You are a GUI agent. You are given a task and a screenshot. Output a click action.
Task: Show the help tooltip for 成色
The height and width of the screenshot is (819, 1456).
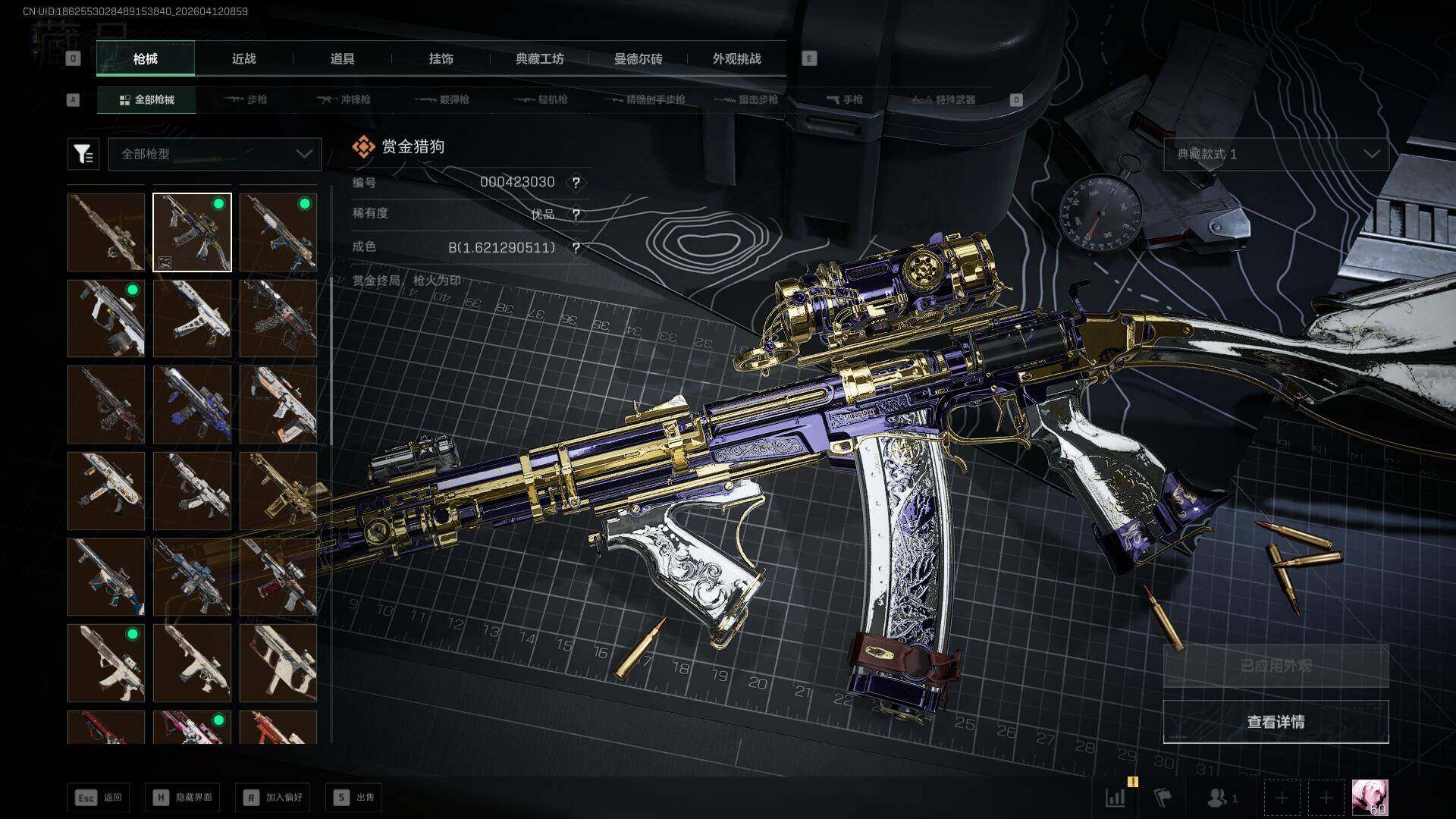coord(576,248)
